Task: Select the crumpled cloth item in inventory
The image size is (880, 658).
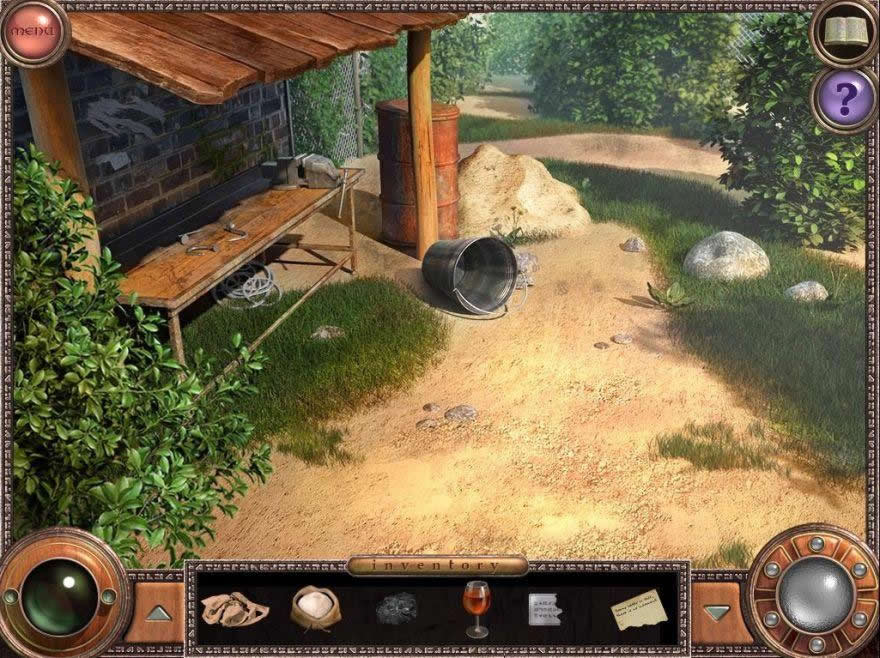Action: pos(234,608)
